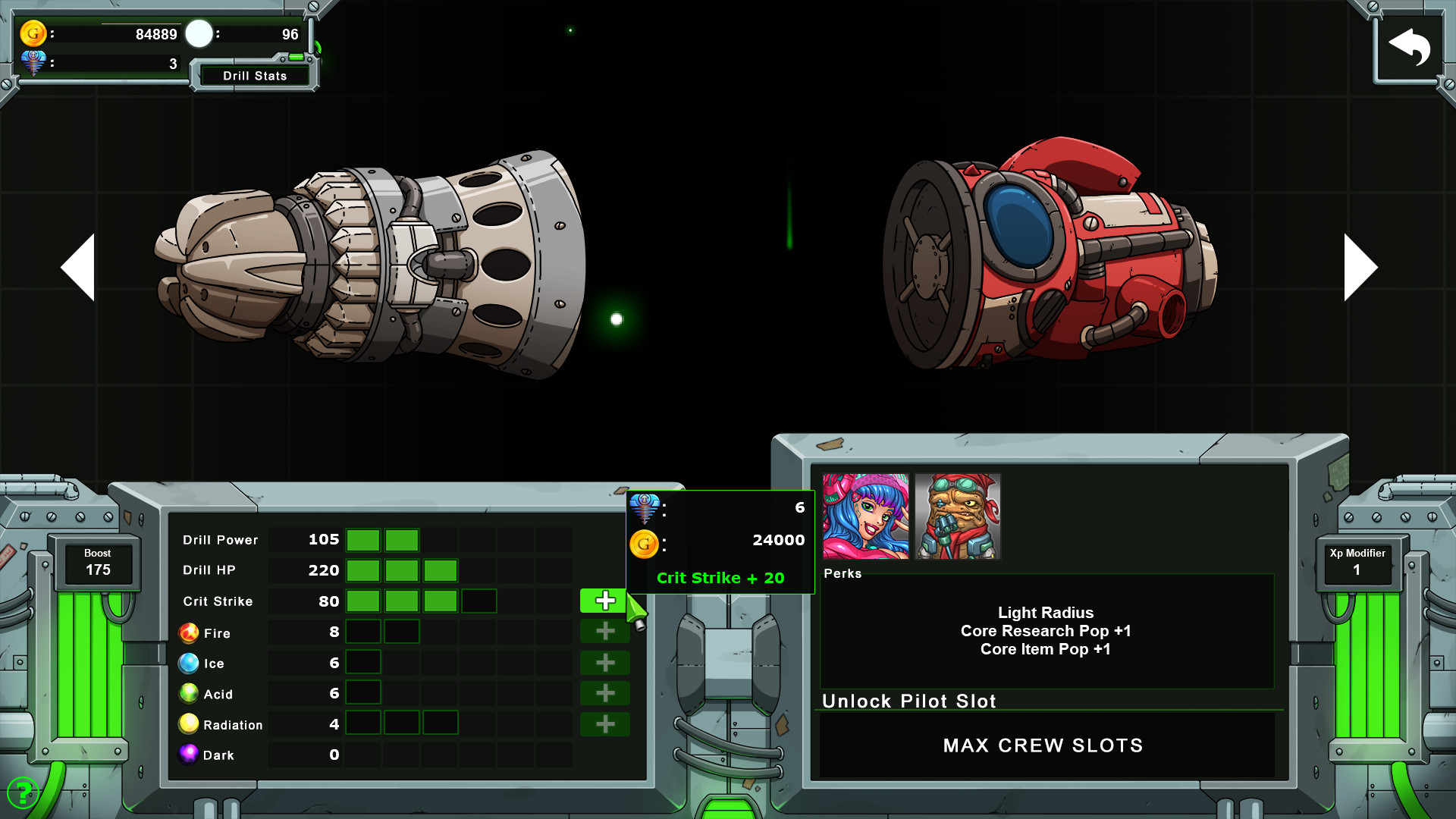
Task: Select the Radiation element orb icon
Action: (187, 723)
